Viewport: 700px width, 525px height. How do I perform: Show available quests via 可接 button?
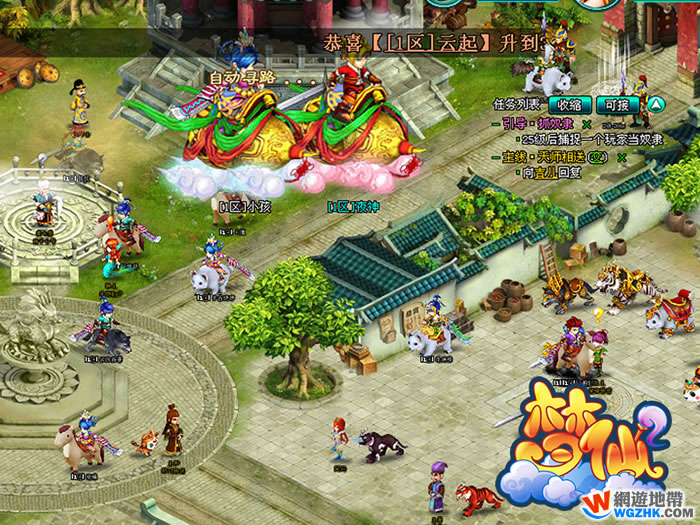615,104
